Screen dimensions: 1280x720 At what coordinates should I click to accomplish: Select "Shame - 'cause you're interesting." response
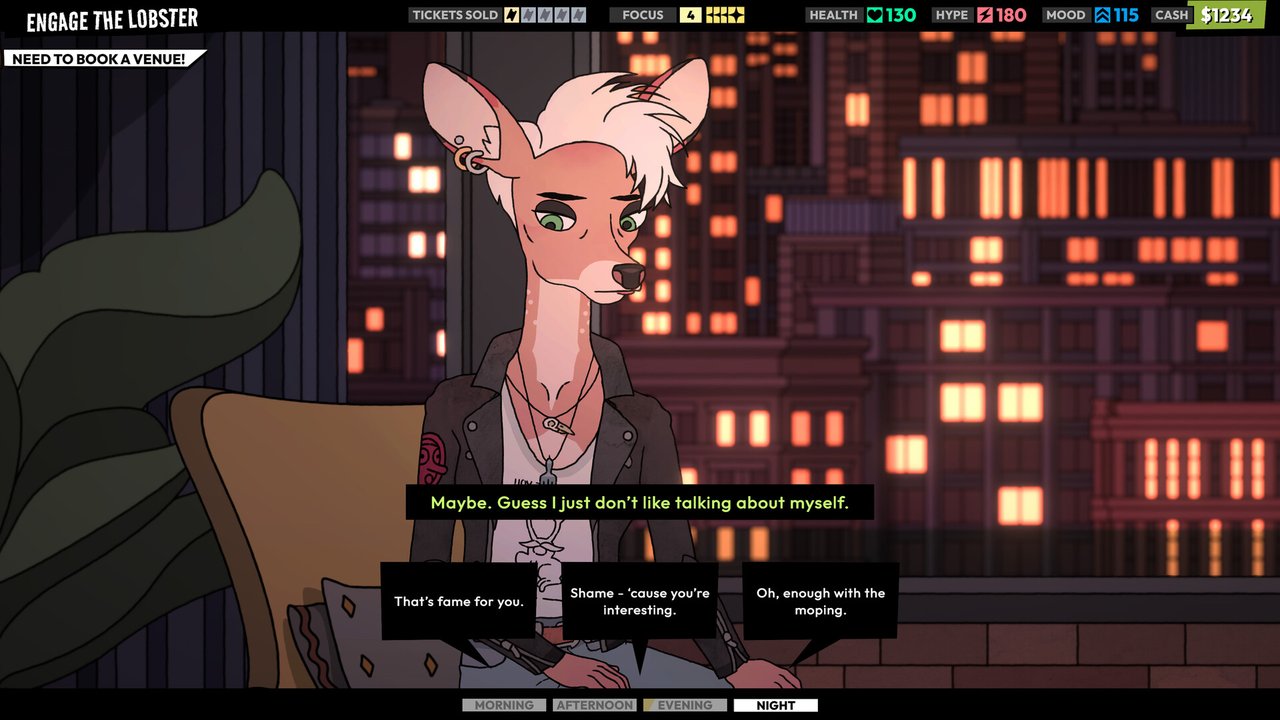(640, 601)
